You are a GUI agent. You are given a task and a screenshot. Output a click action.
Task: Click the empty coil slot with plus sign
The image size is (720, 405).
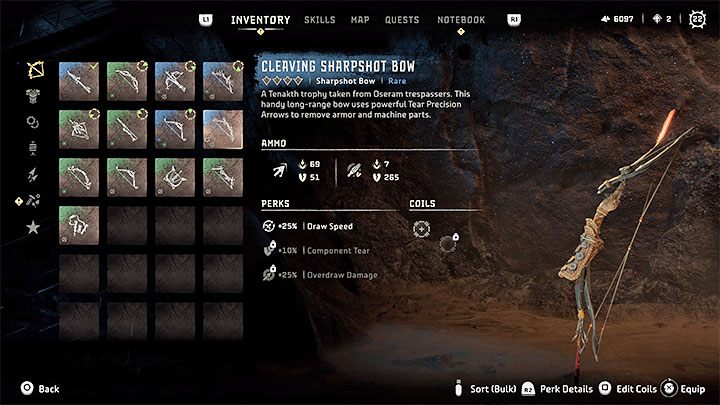click(422, 228)
